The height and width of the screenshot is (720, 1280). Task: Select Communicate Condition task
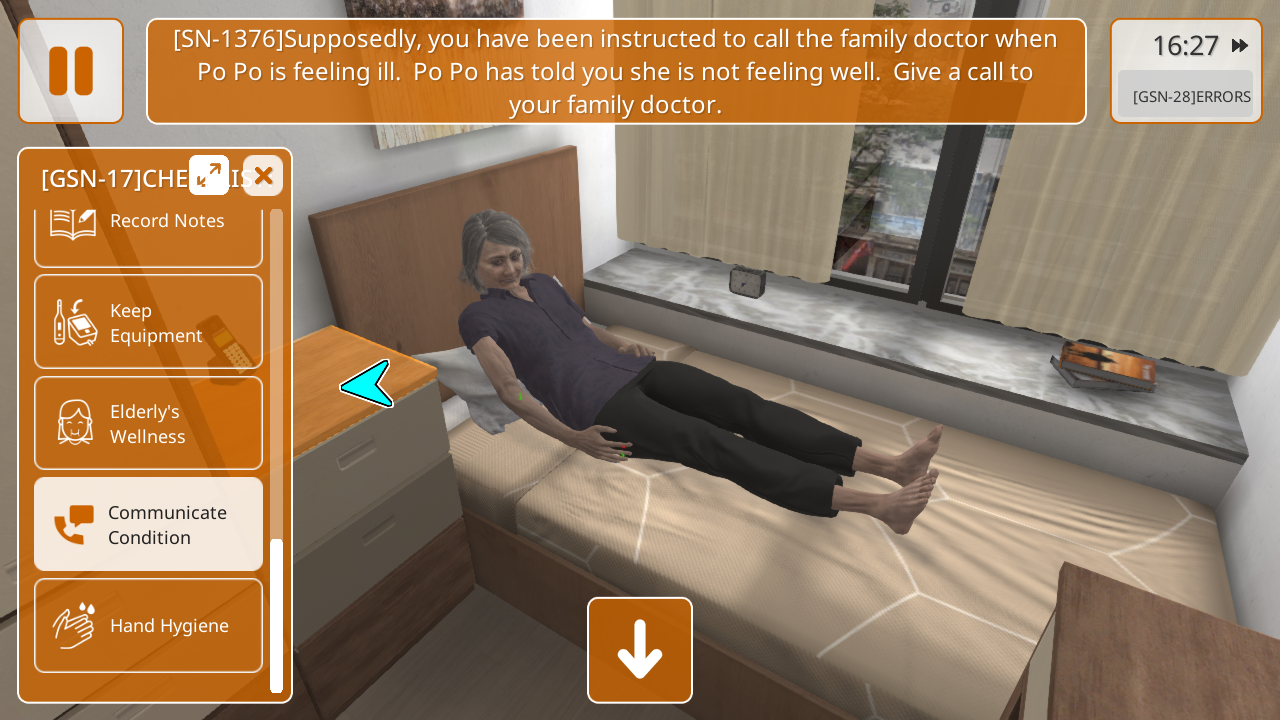148,524
